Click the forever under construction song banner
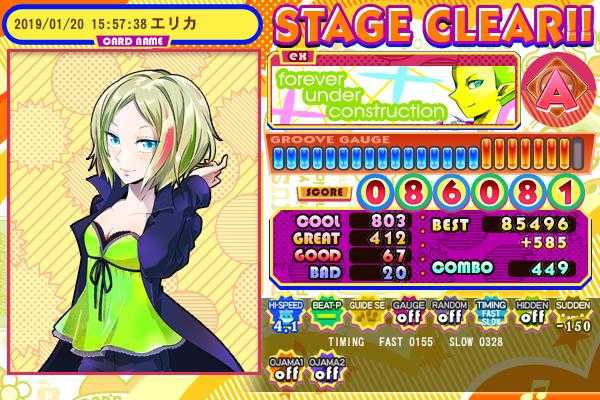Screen dimensions: 600x400 coord(394,90)
